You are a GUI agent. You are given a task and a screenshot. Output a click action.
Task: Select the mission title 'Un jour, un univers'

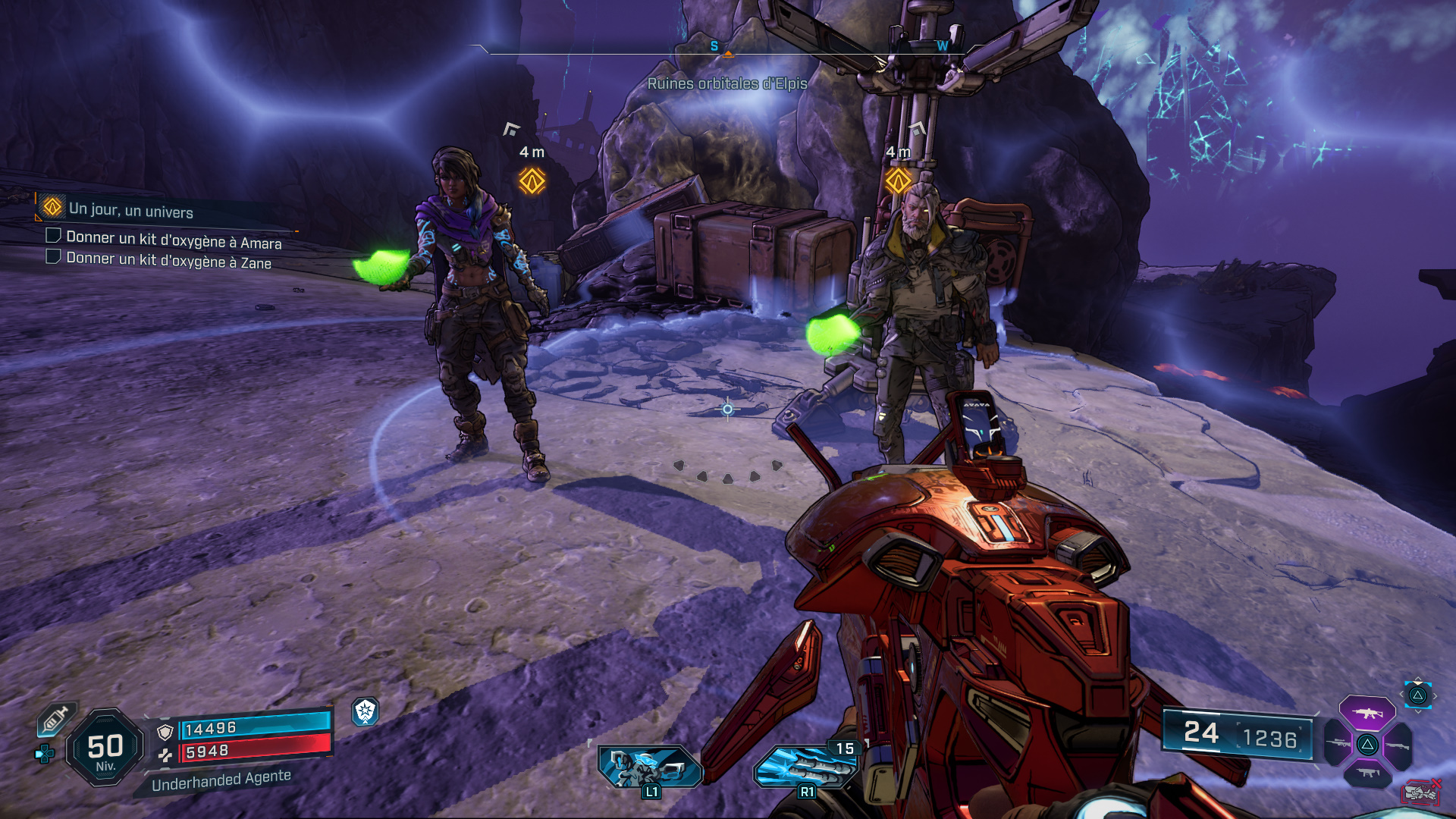point(131,210)
